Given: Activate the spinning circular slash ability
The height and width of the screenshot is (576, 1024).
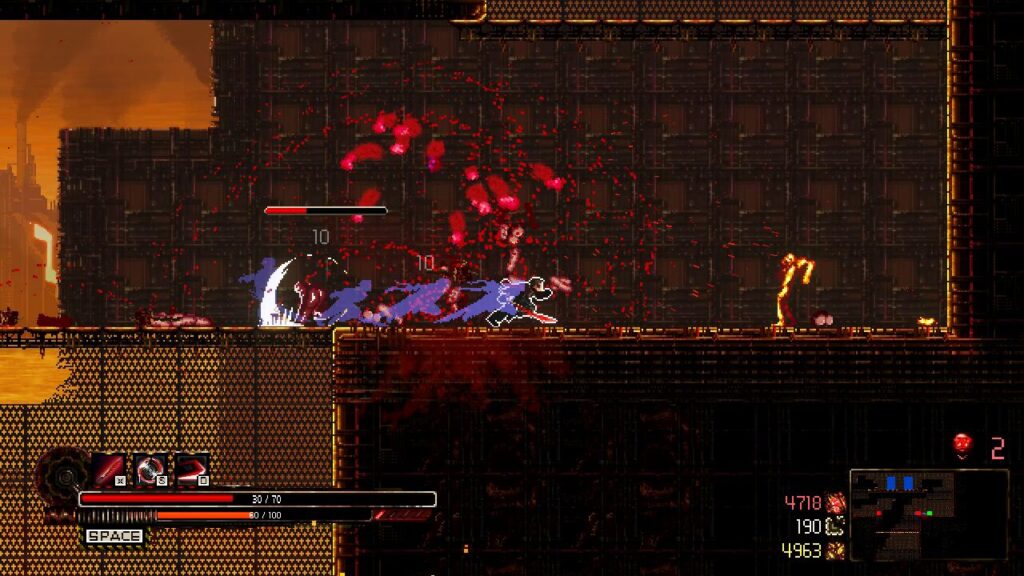Looking at the screenshot, I should [151, 468].
